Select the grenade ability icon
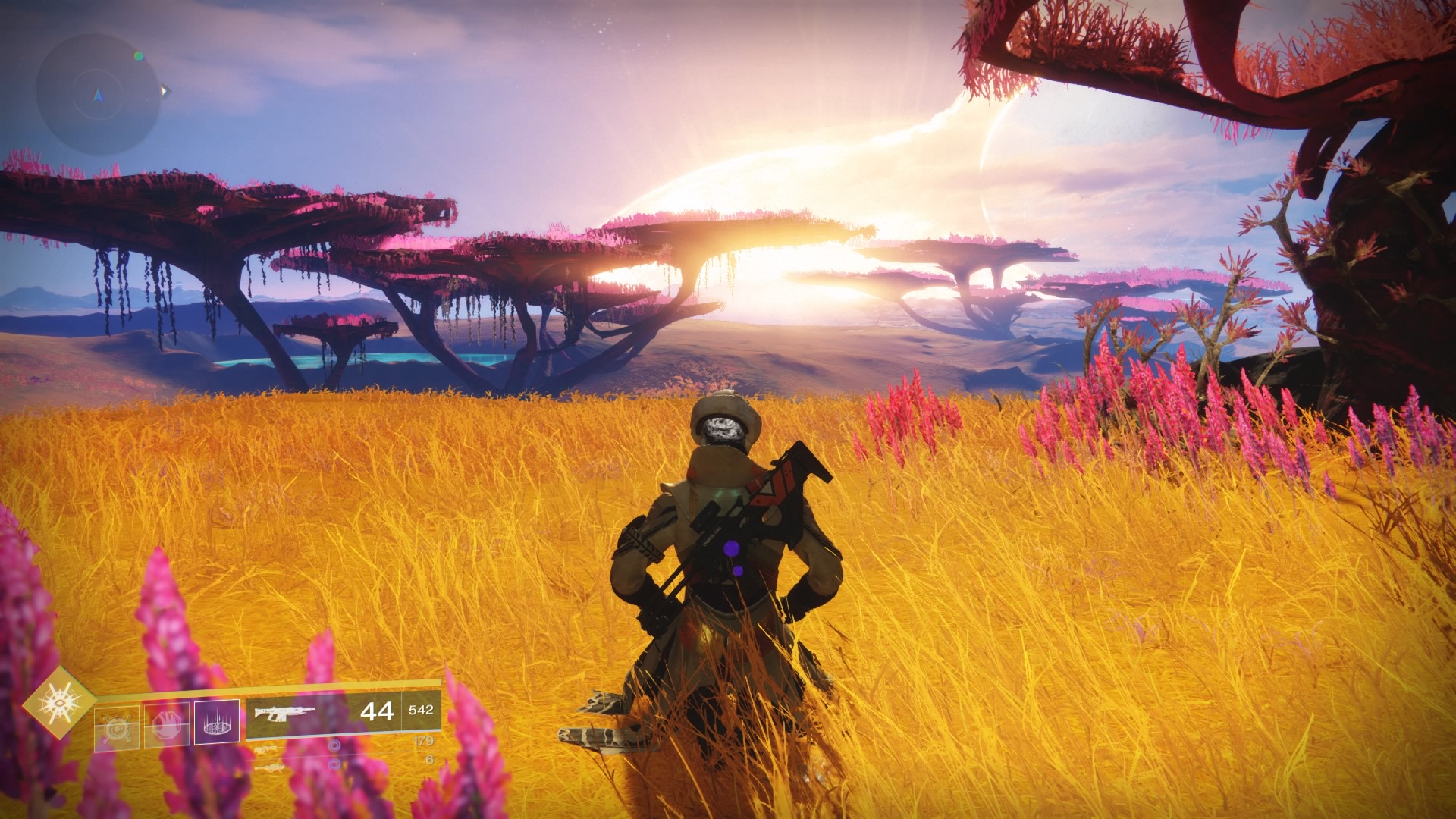The width and height of the screenshot is (1456, 819). tap(117, 728)
